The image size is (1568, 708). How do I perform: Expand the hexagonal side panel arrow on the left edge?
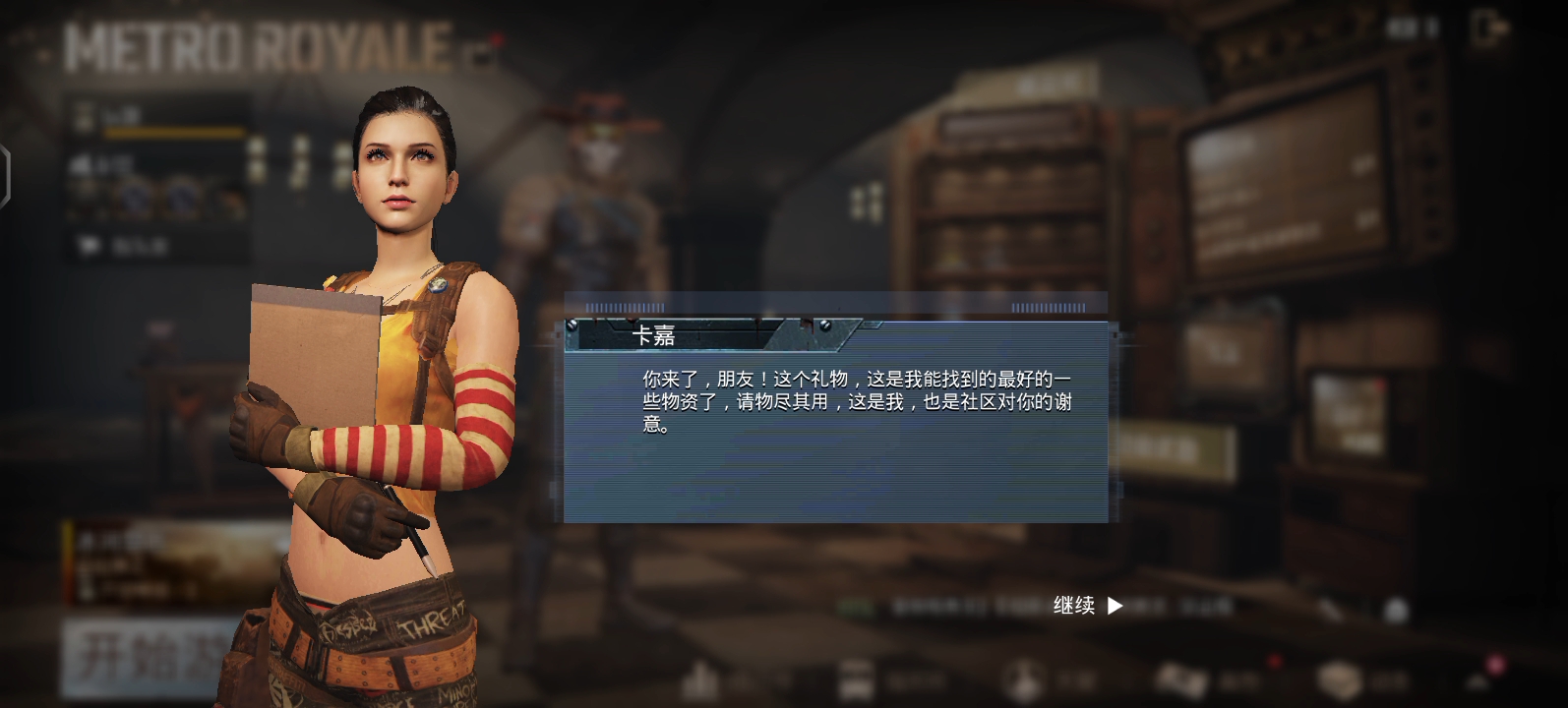click(x=6, y=175)
